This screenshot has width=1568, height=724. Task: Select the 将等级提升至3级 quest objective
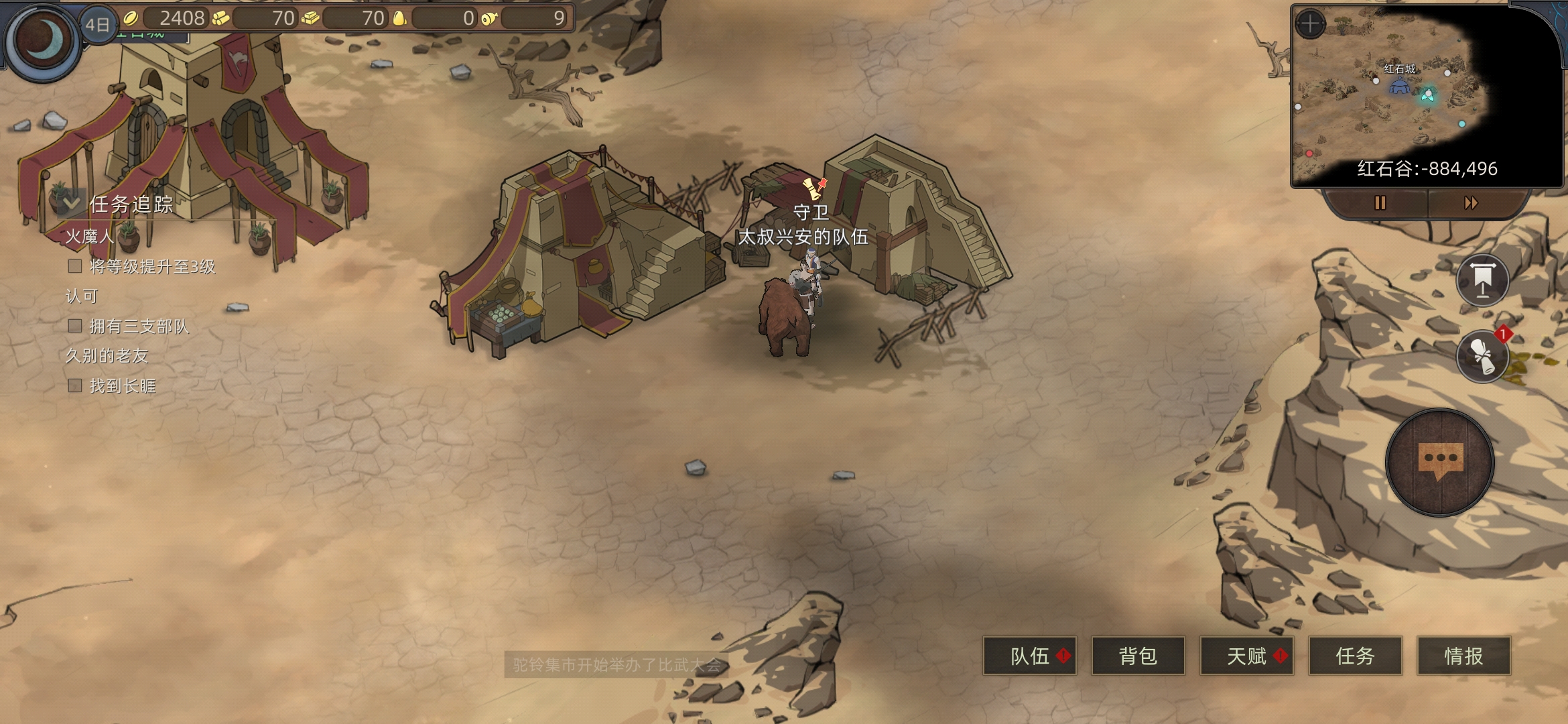[152, 267]
